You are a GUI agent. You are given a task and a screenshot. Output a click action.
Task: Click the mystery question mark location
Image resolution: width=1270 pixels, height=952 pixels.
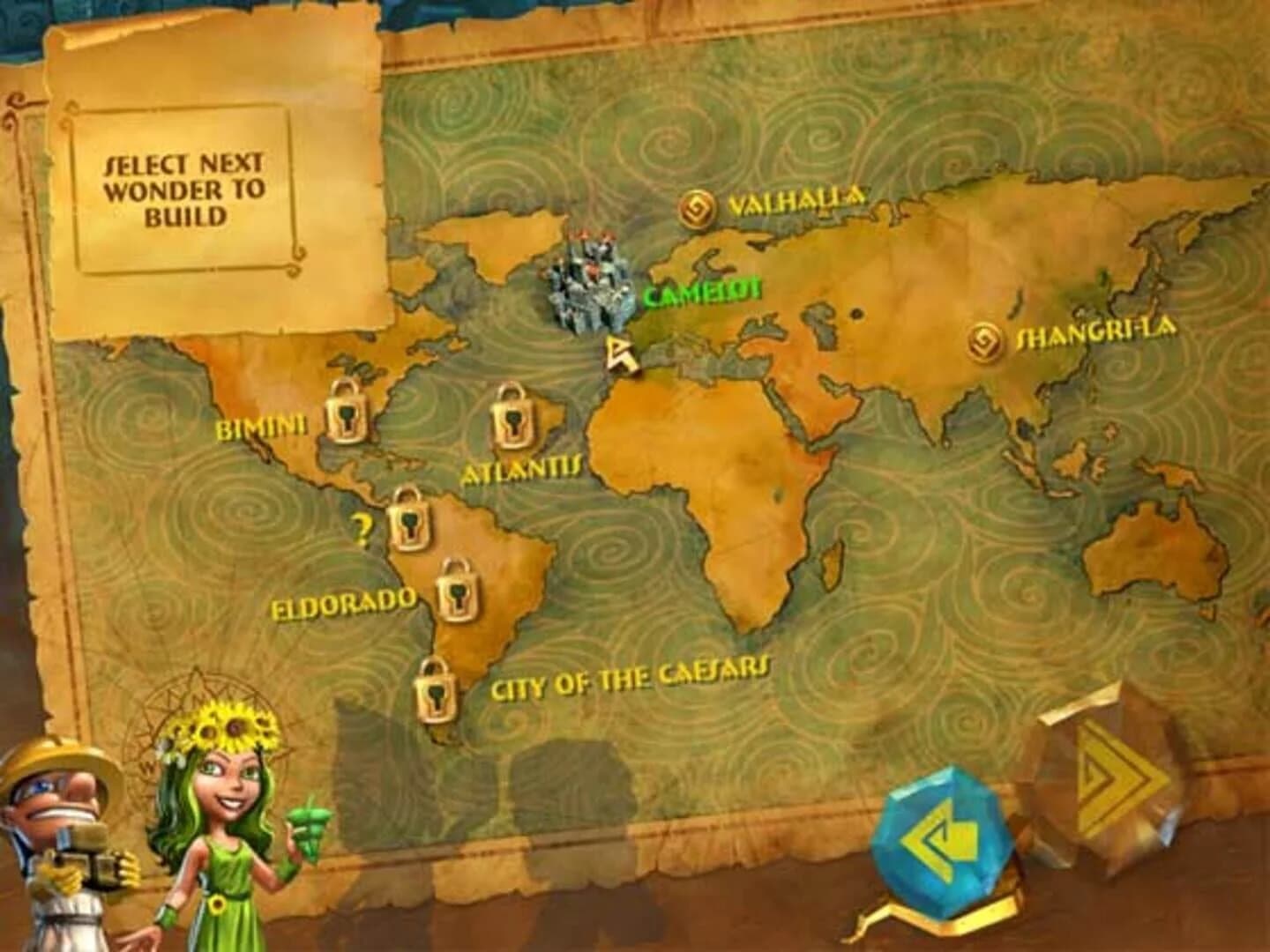point(362,527)
